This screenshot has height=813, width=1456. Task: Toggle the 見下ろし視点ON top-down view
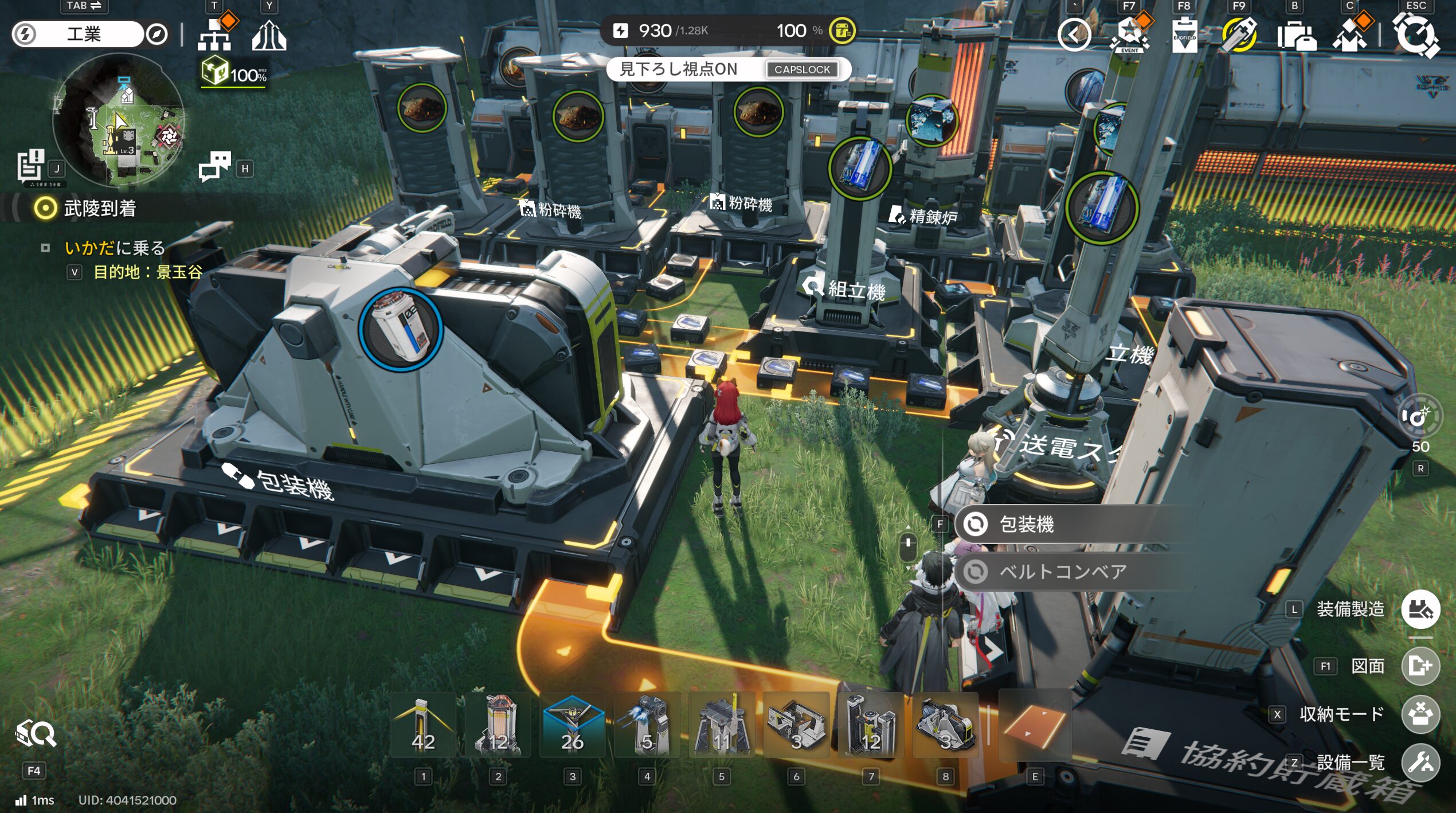(728, 69)
